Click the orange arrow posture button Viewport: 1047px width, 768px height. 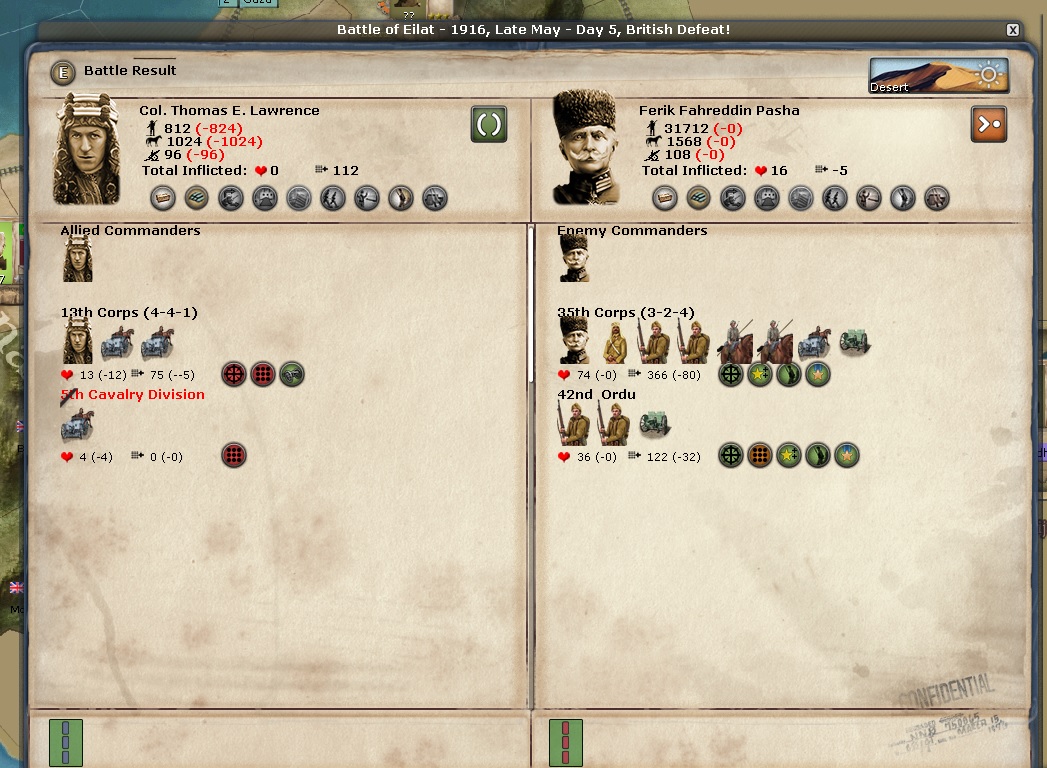click(988, 124)
